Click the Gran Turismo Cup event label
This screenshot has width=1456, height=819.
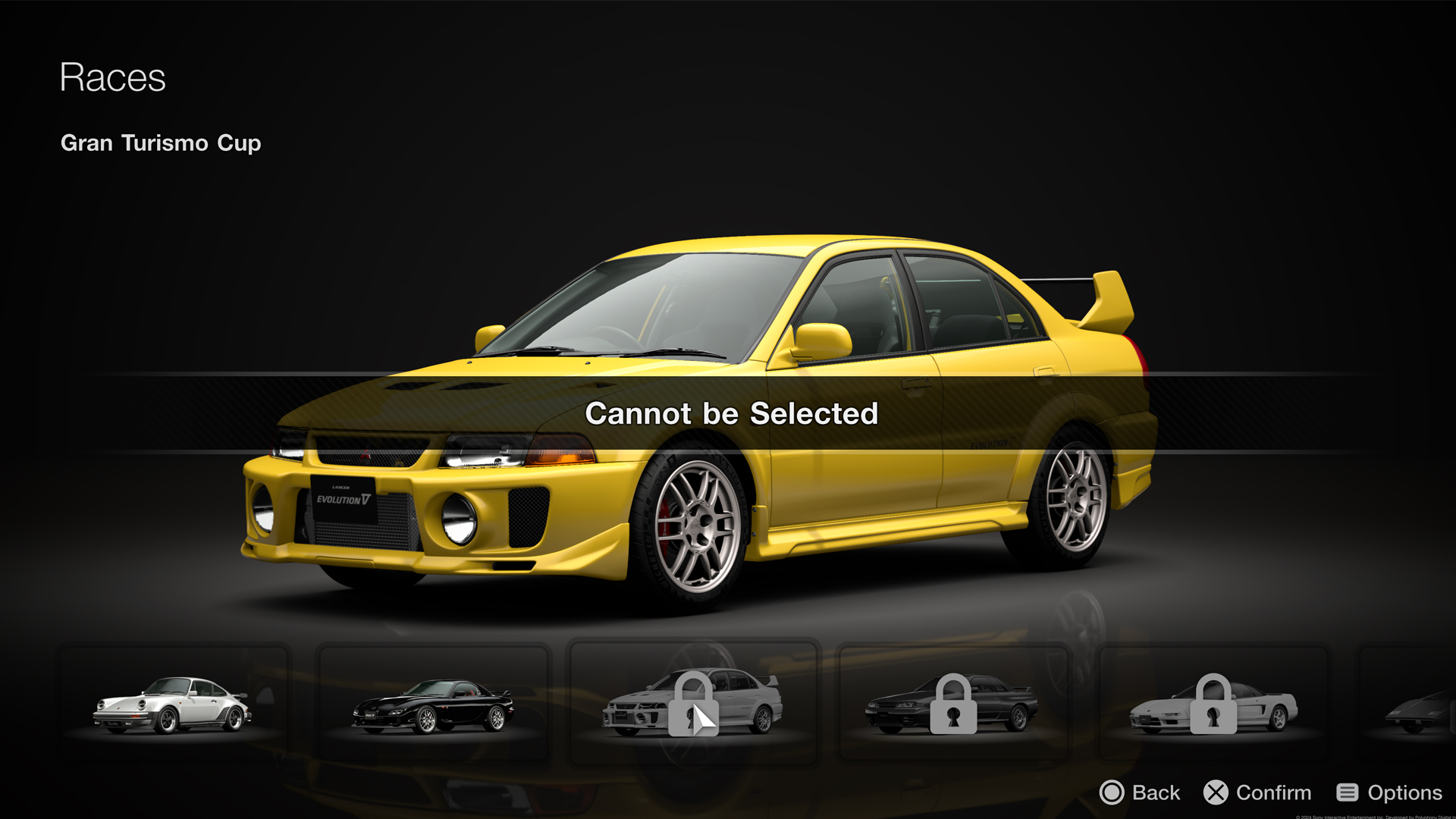point(161,143)
